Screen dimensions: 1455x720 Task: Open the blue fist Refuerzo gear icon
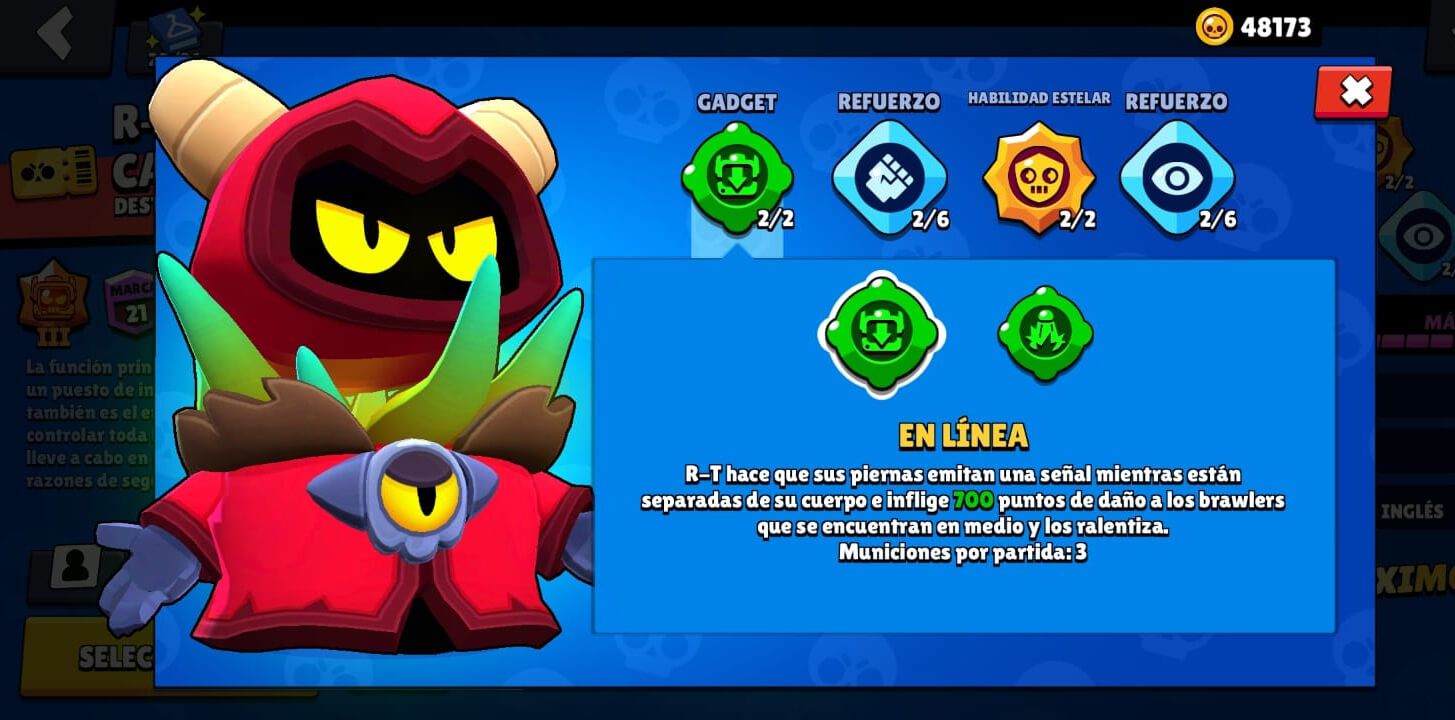click(888, 176)
